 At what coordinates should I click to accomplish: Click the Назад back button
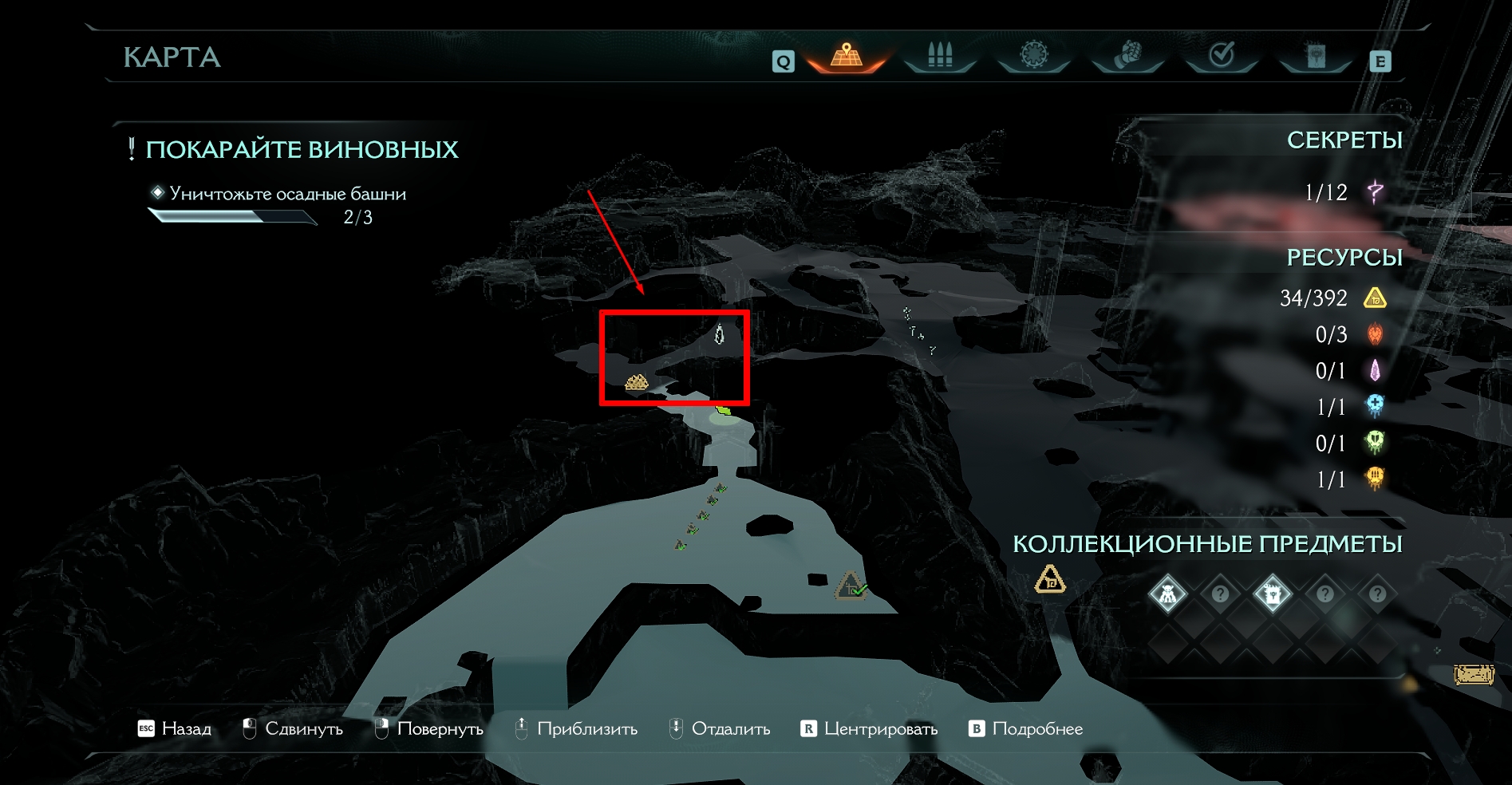coord(175,728)
